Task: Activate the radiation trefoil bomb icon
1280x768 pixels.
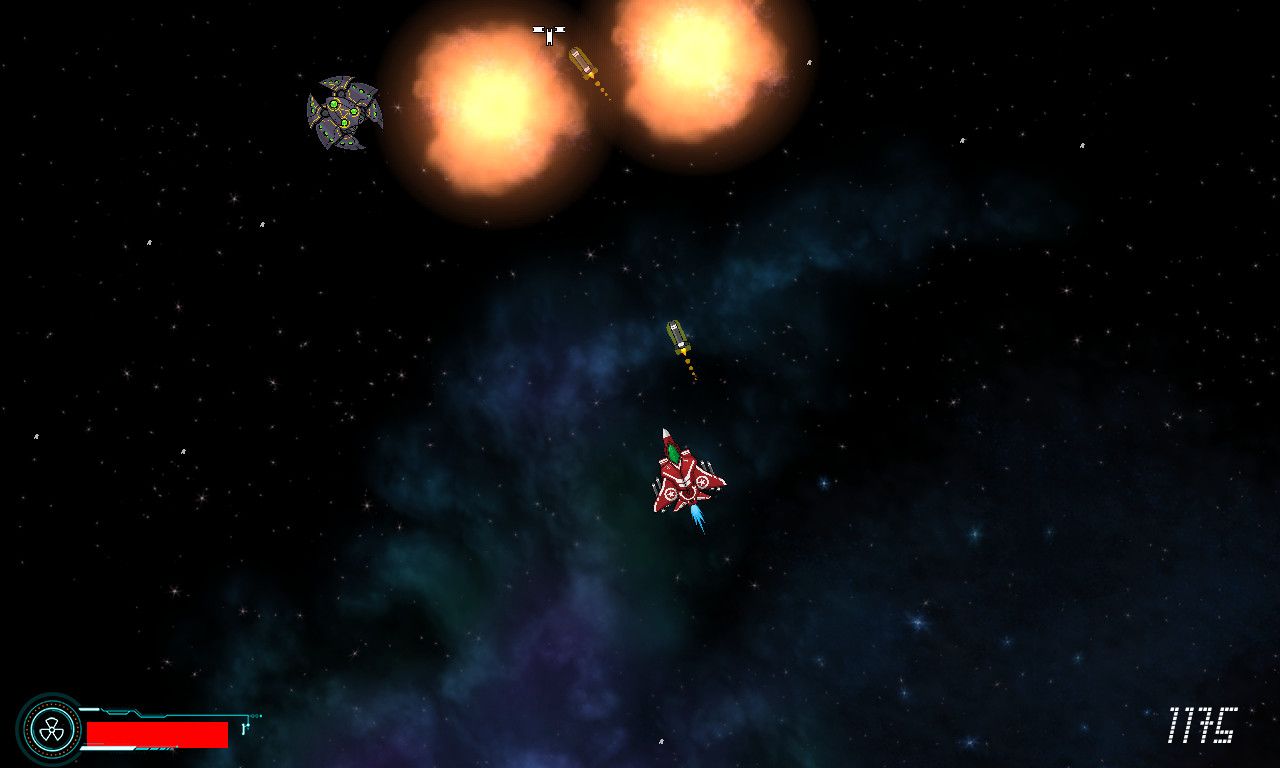Action: click(49, 729)
